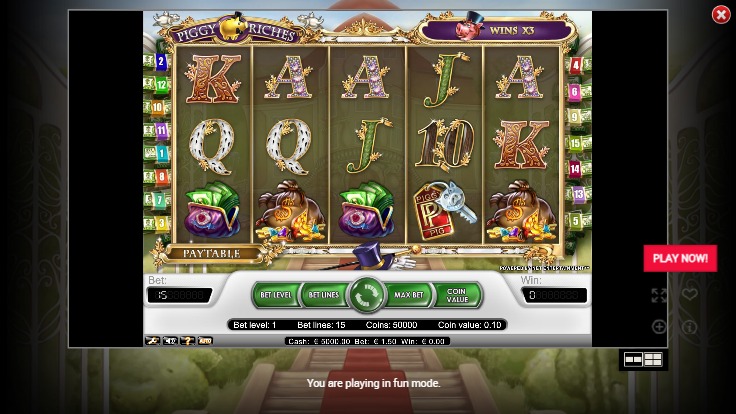
Task: Add the game to favorites via heart
Action: (x=690, y=295)
